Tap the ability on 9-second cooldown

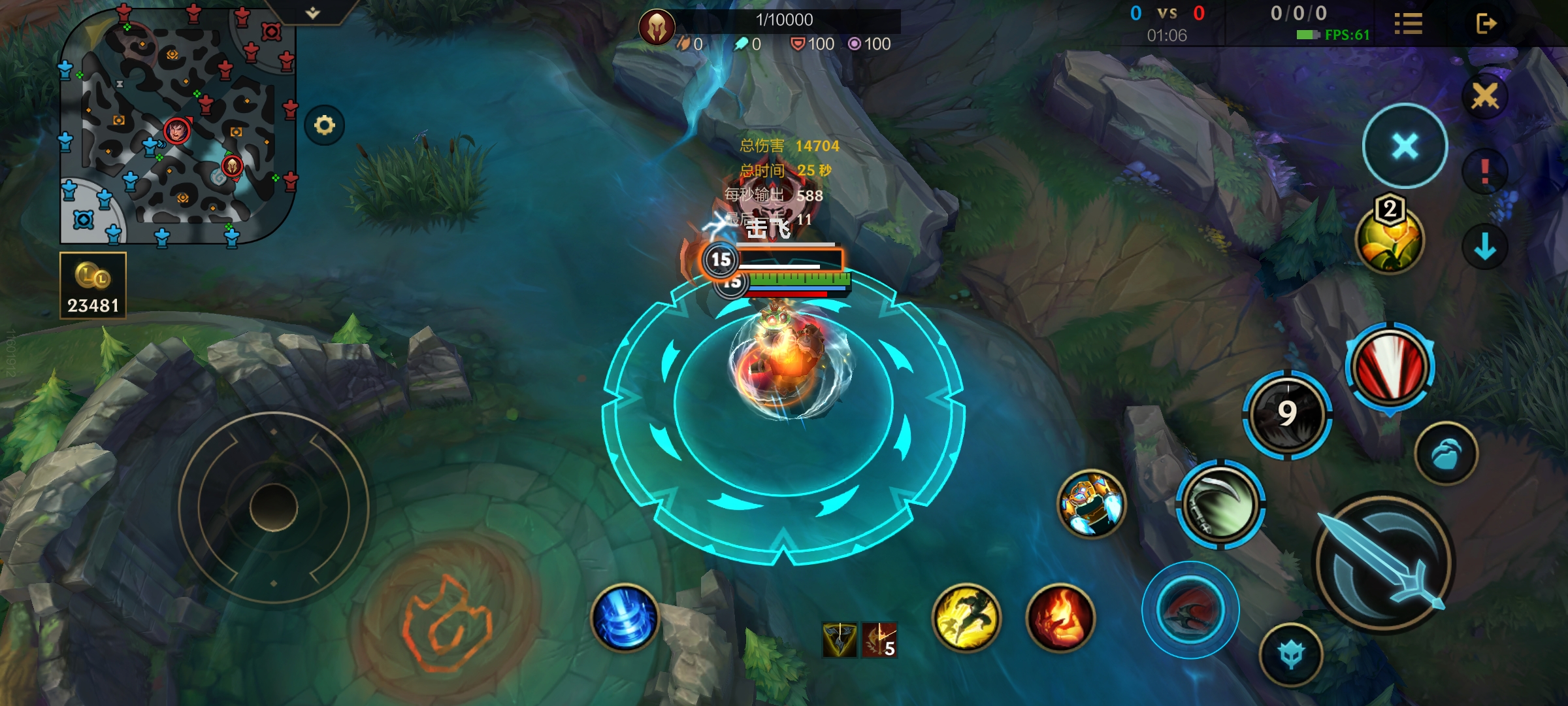click(1287, 414)
